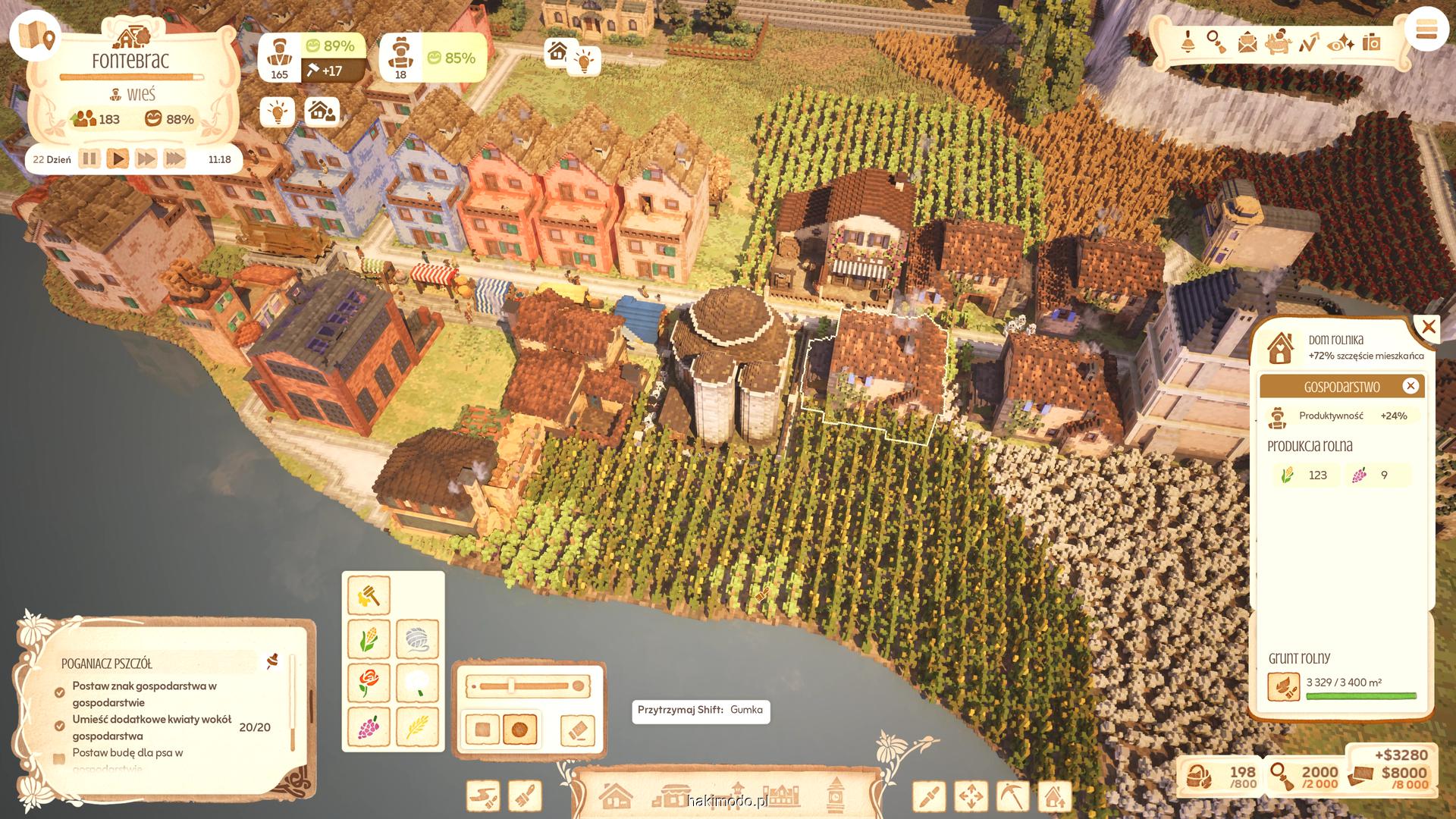Select the wheat crop tile
1456x819 pixels.
(x=417, y=727)
